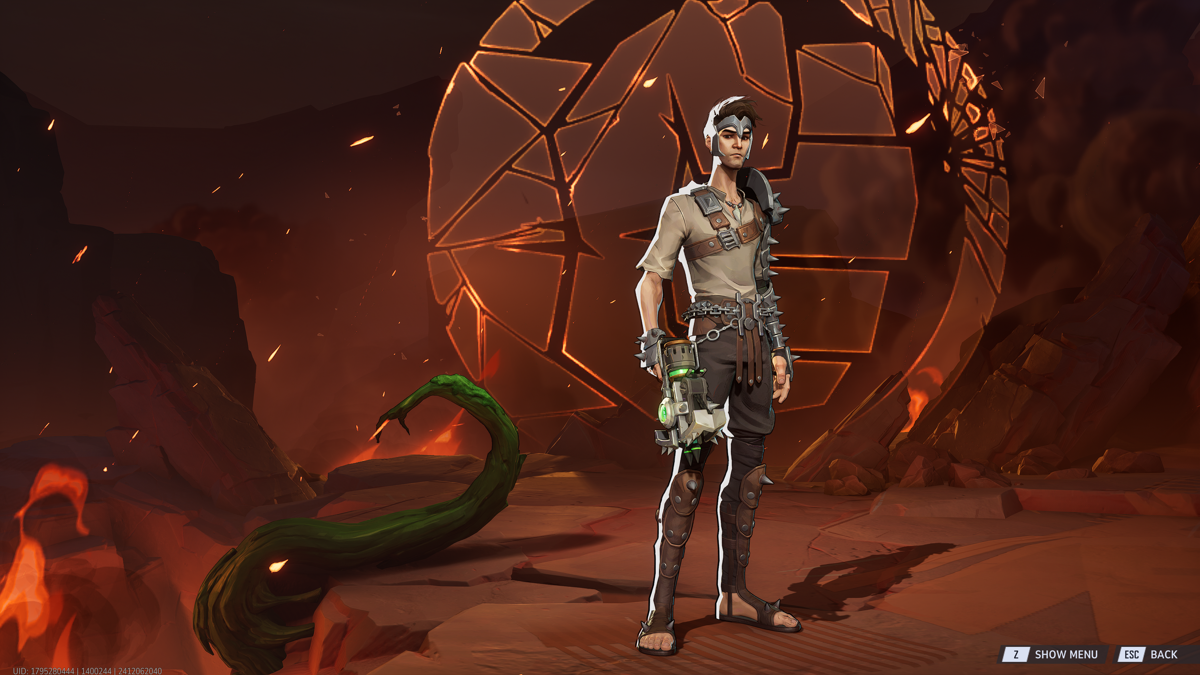Click the Show Menu button
Screen dimensions: 1200x675
point(1053,654)
